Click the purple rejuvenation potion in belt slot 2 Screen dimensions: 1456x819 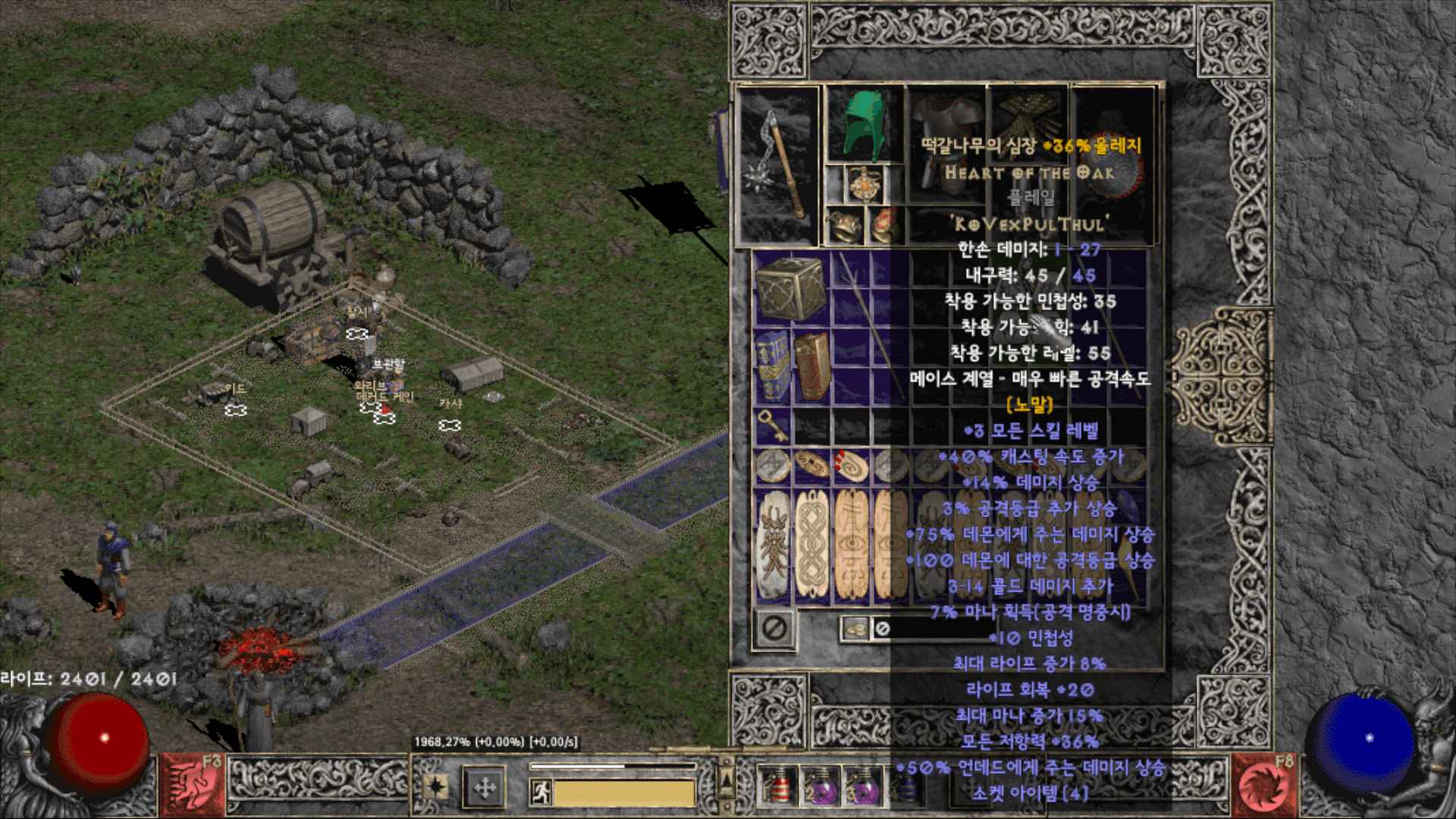[x=823, y=789]
